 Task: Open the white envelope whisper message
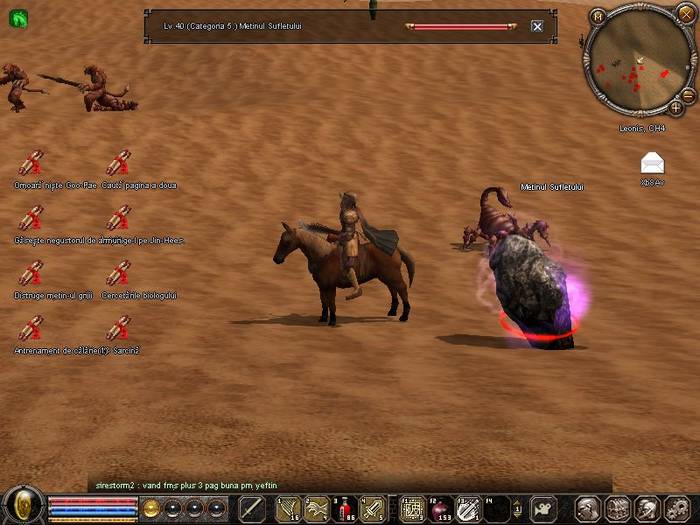pyautogui.click(x=652, y=163)
